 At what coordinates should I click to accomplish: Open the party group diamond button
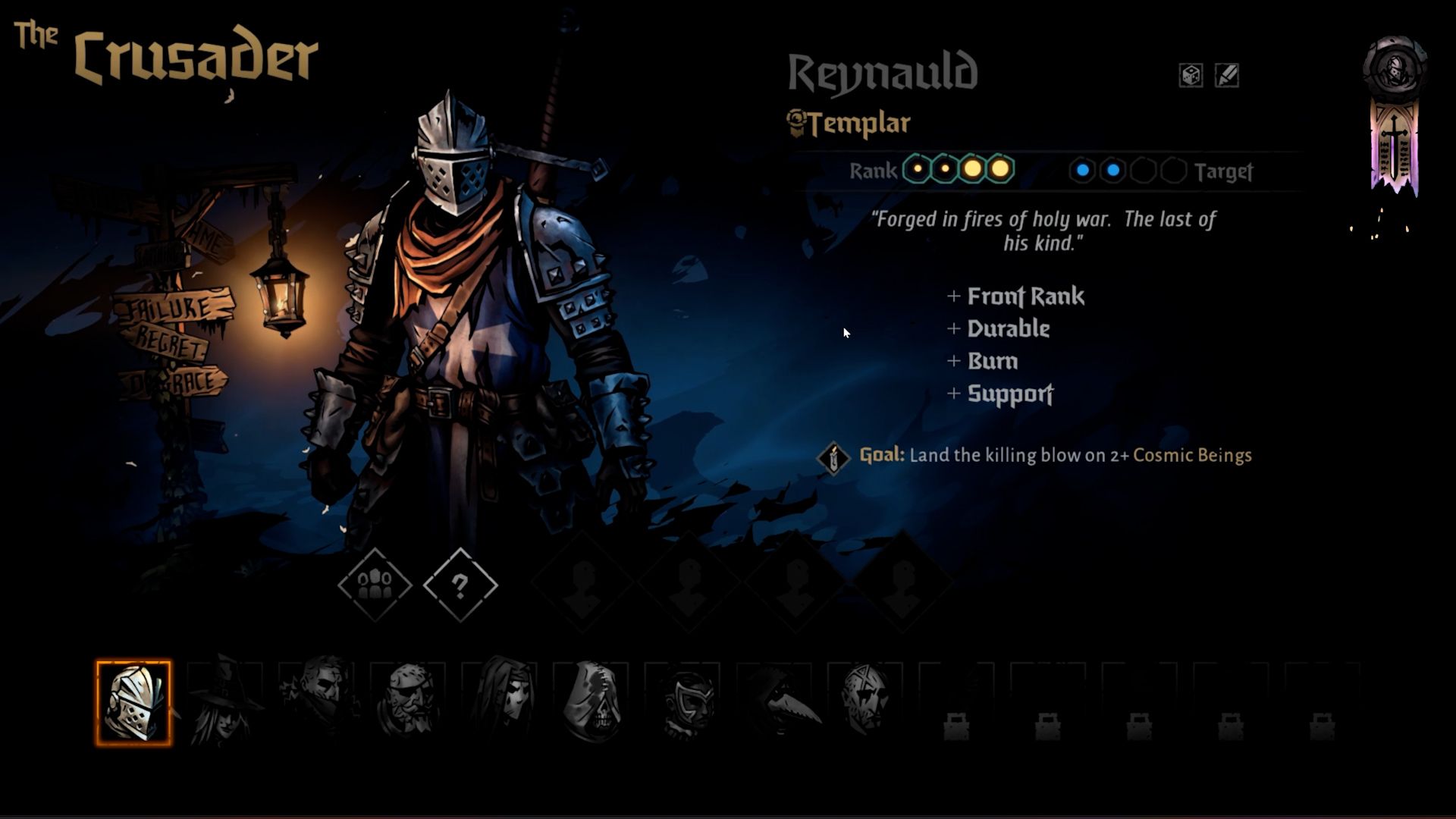pyautogui.click(x=375, y=585)
